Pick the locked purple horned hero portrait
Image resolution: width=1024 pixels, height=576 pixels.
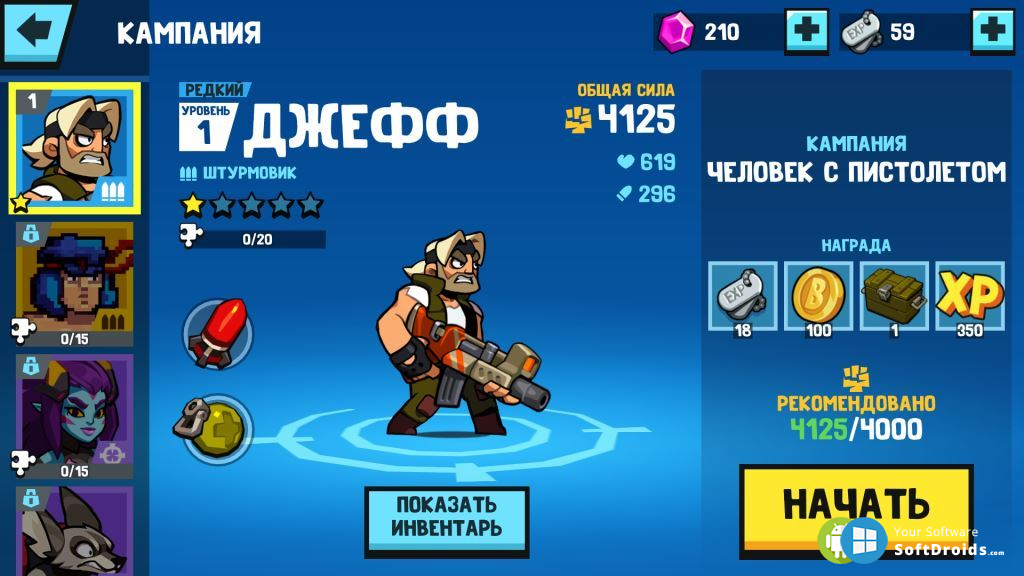tap(74, 411)
